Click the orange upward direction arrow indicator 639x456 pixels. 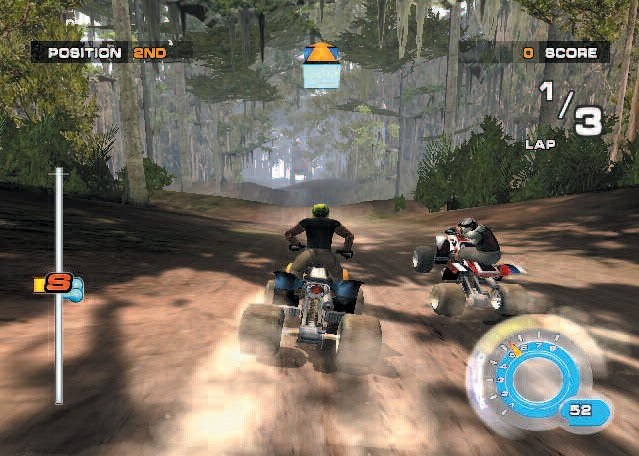321,53
